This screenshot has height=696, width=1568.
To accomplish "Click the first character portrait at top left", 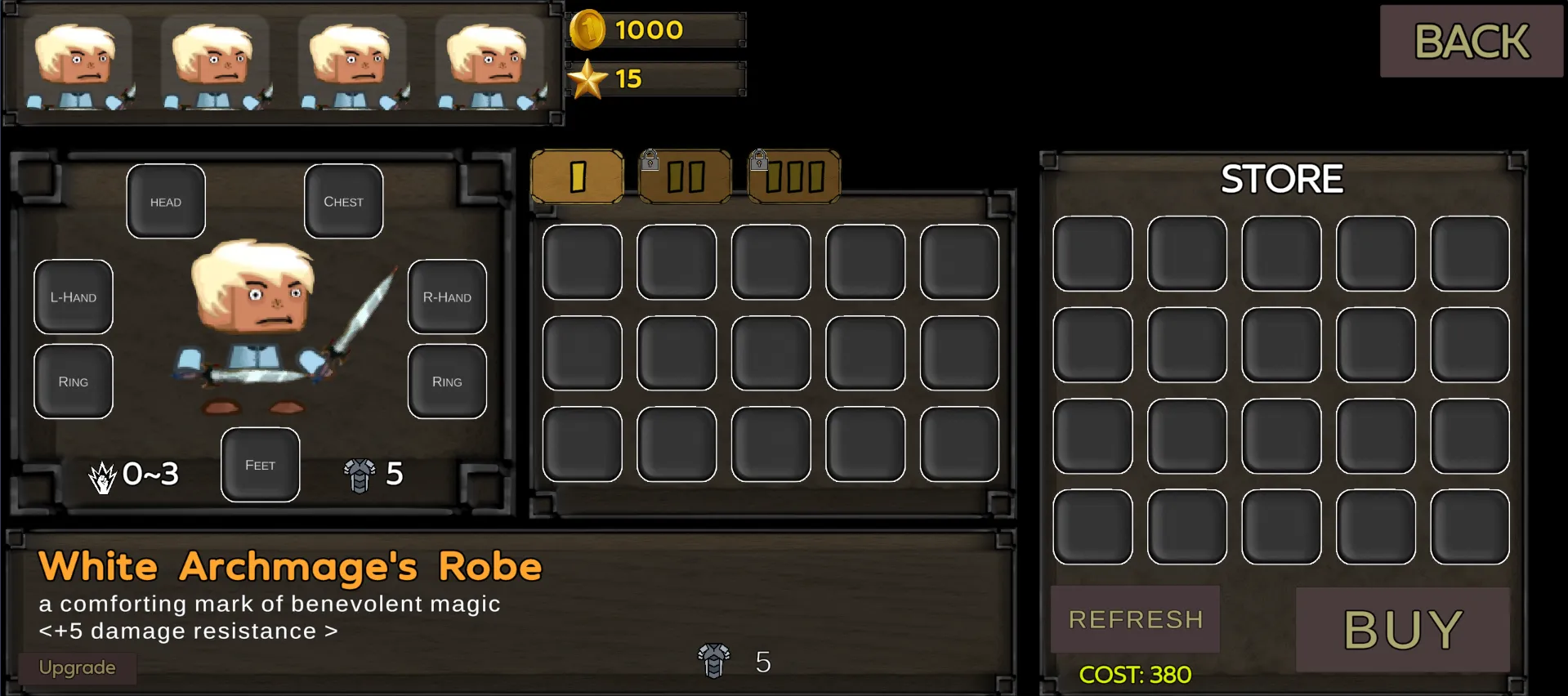I will (79, 61).
